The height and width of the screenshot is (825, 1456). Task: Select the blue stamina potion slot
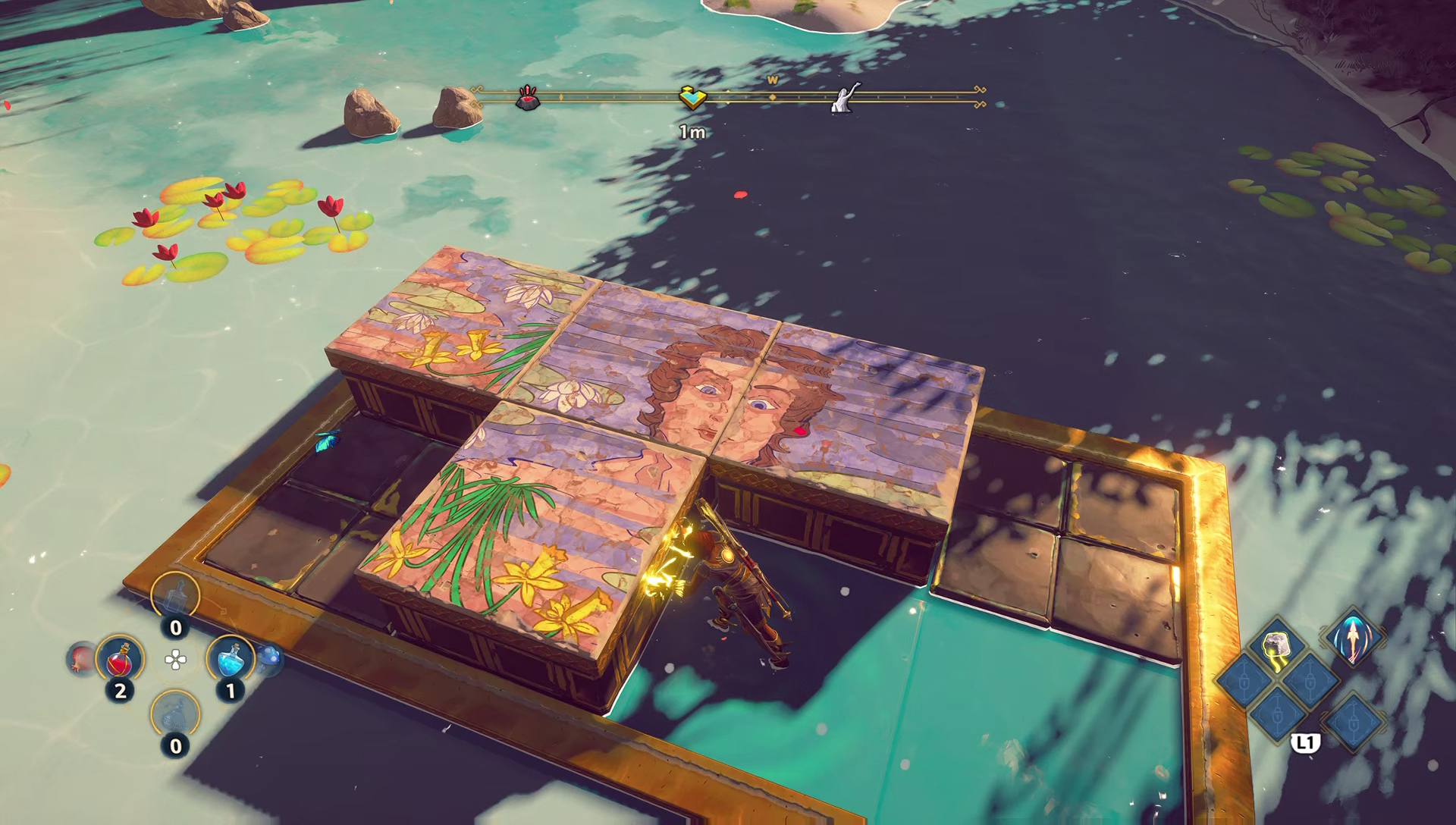pyautogui.click(x=231, y=658)
